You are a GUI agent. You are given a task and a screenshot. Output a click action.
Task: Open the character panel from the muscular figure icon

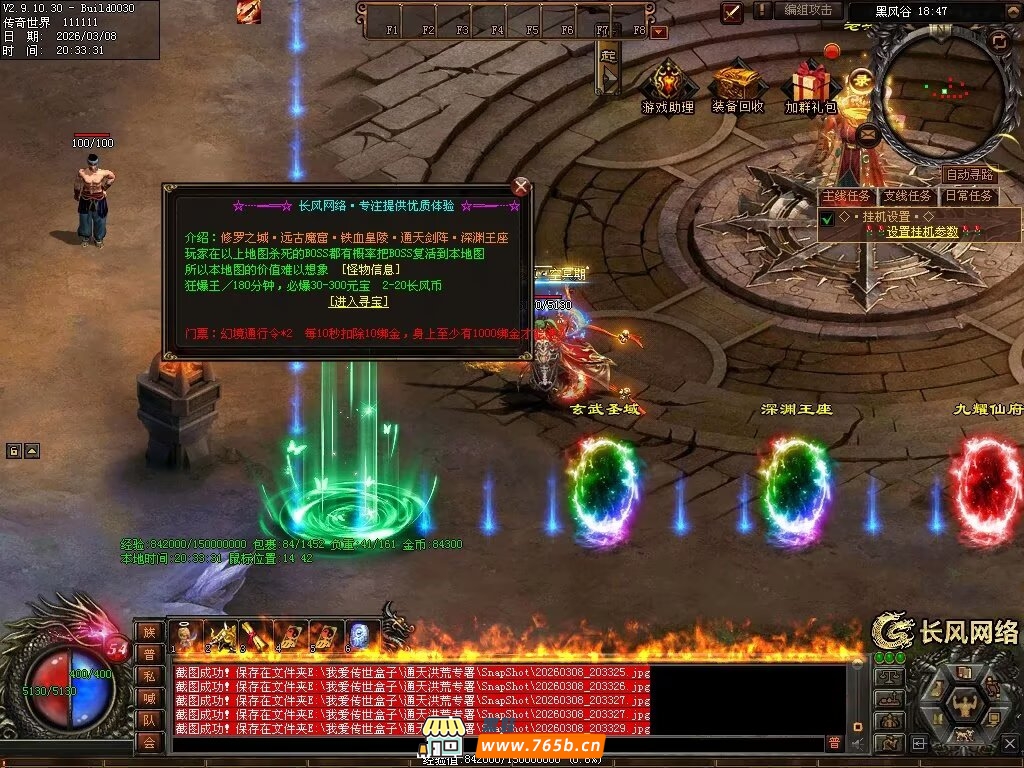[x=966, y=705]
